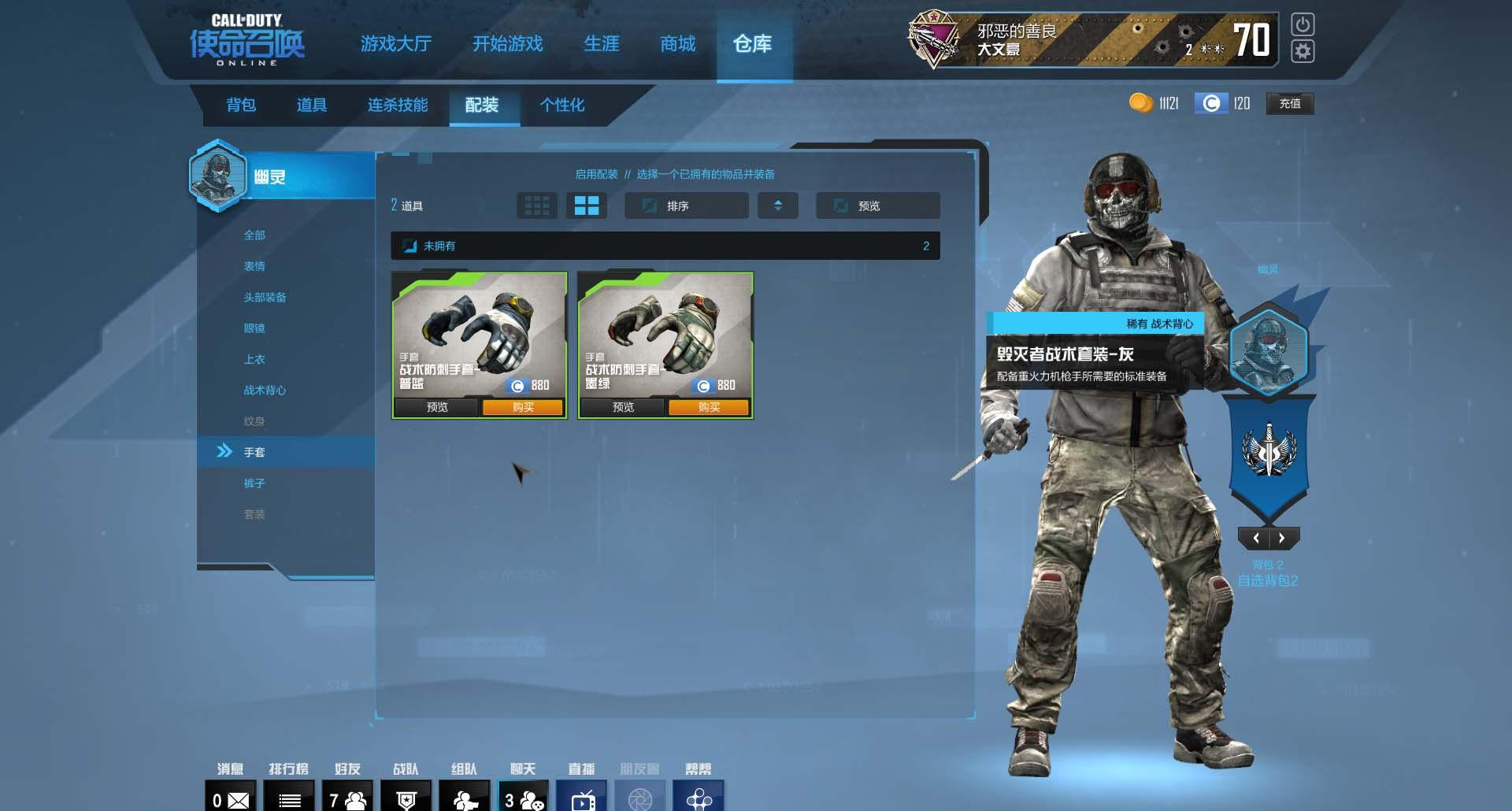Viewport: 1512px width, 811px height.
Task: Click the 充值 recharge button
Action: point(1289,103)
